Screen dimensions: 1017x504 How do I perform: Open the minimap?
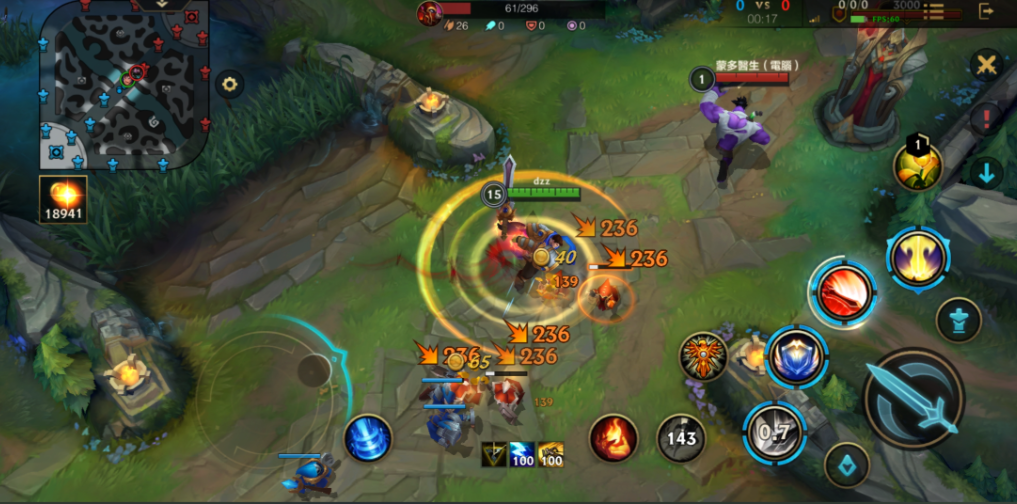coord(124,83)
